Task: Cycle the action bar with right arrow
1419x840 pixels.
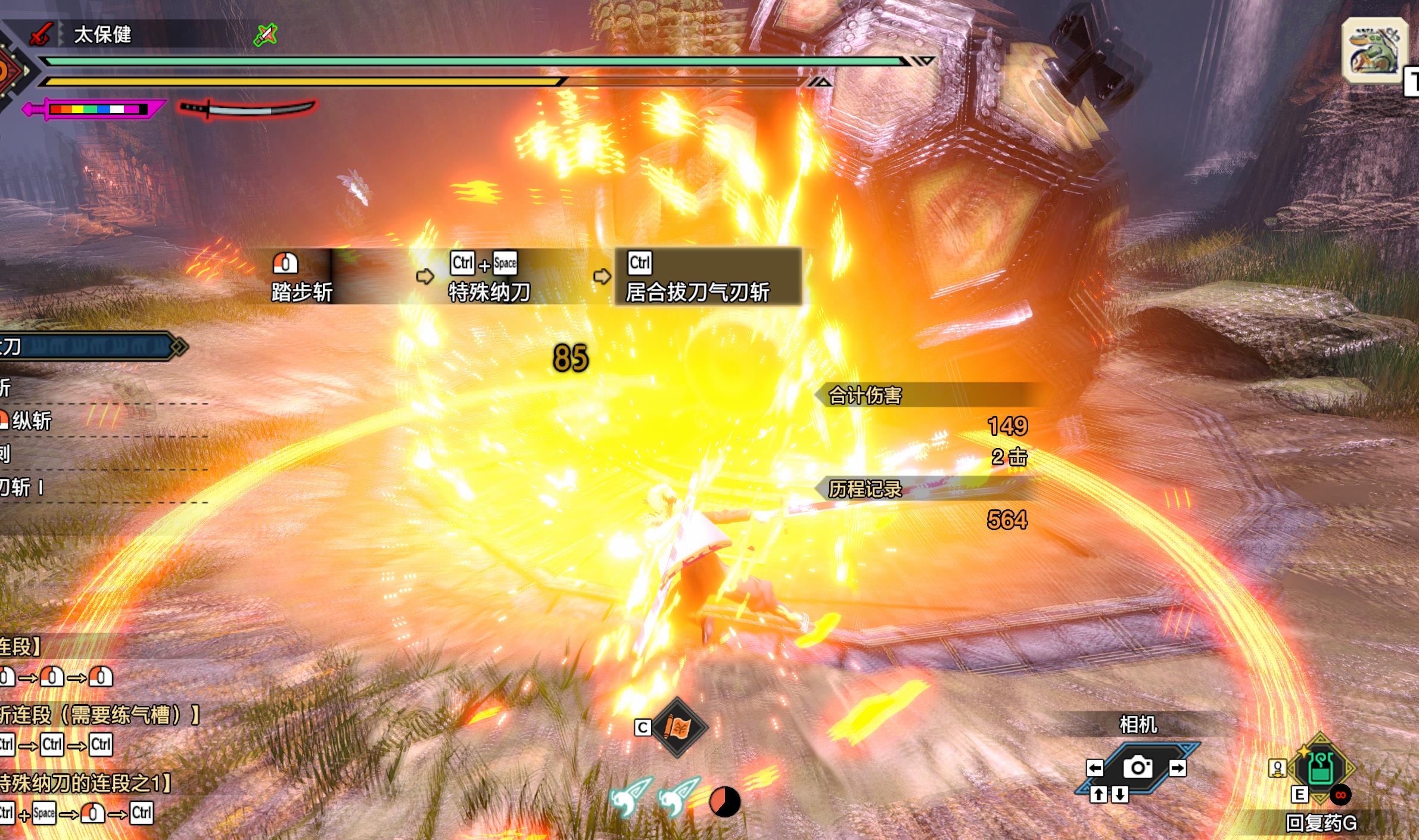Action: tap(1177, 768)
